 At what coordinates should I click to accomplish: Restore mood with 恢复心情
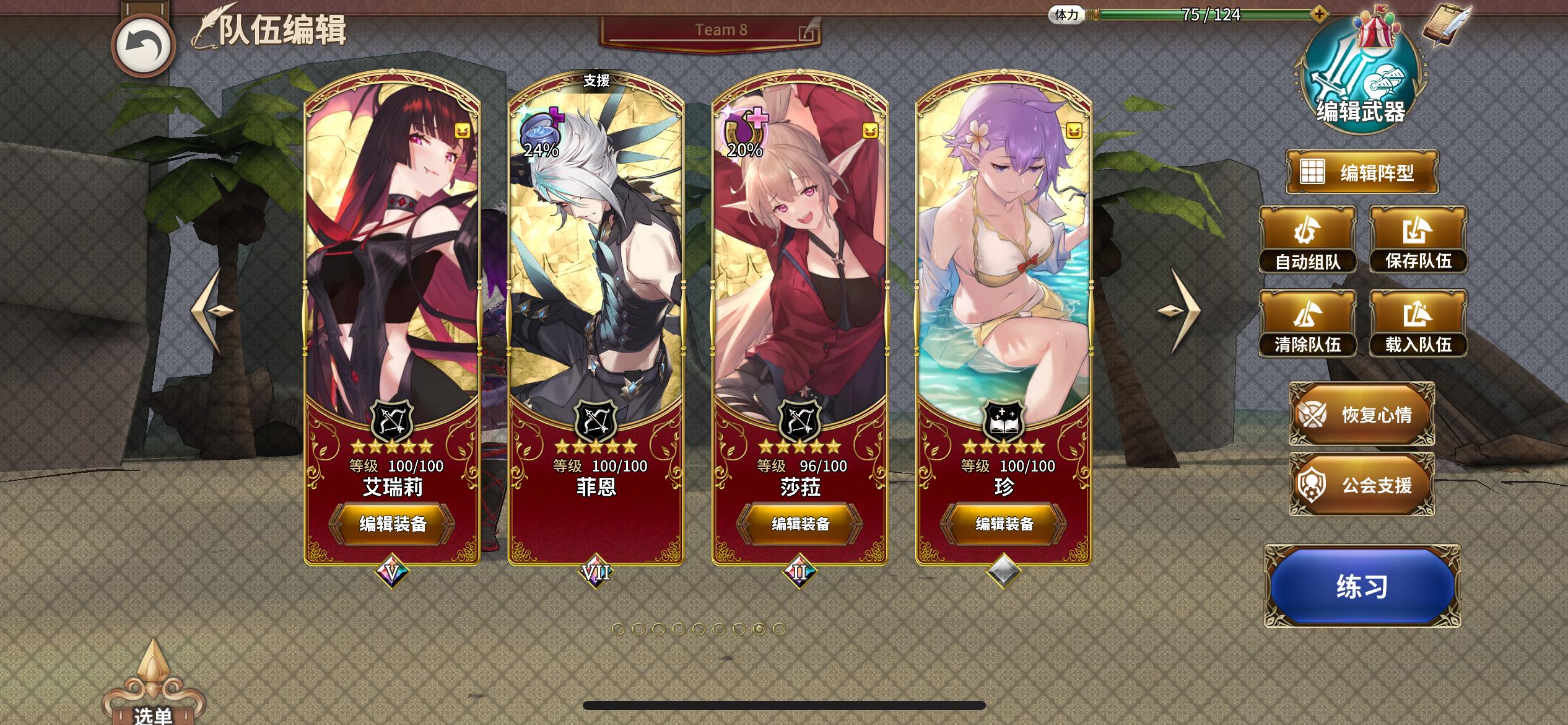(x=1362, y=414)
